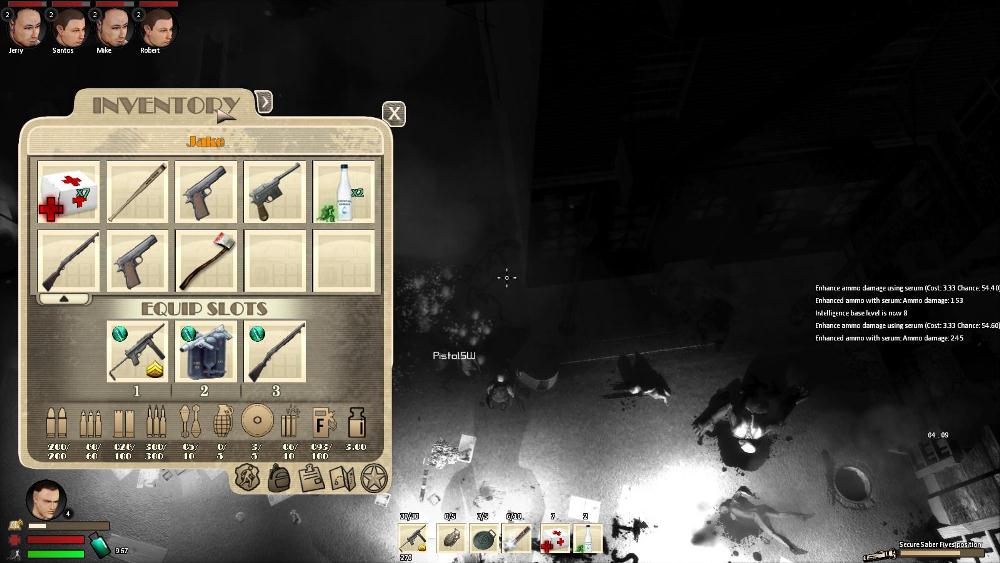Image resolution: width=1000 pixels, height=563 pixels.
Task: Click the up-arrow tab below the inventory grid
Action: (x=65, y=298)
